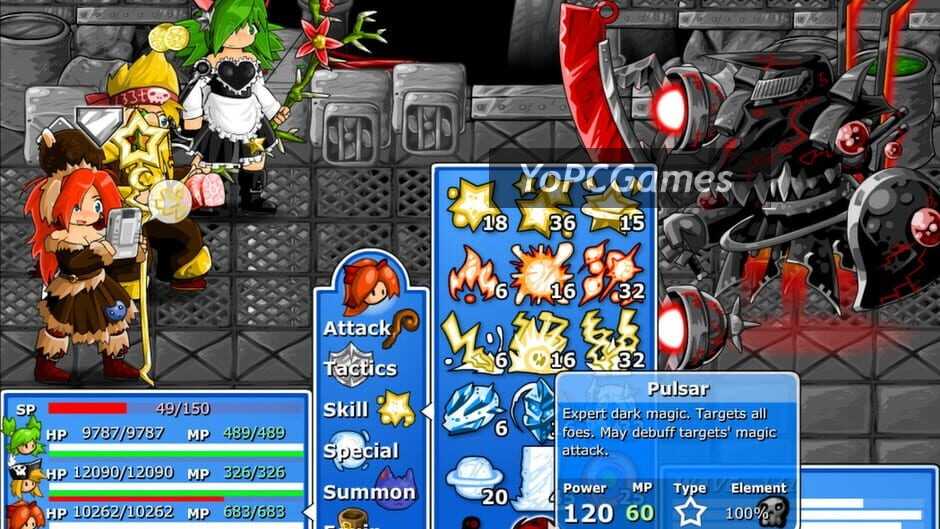Viewport: 940px width, 529px height.
Task: Use the lightning storm skill costing 32 MP
Action: pos(611,342)
